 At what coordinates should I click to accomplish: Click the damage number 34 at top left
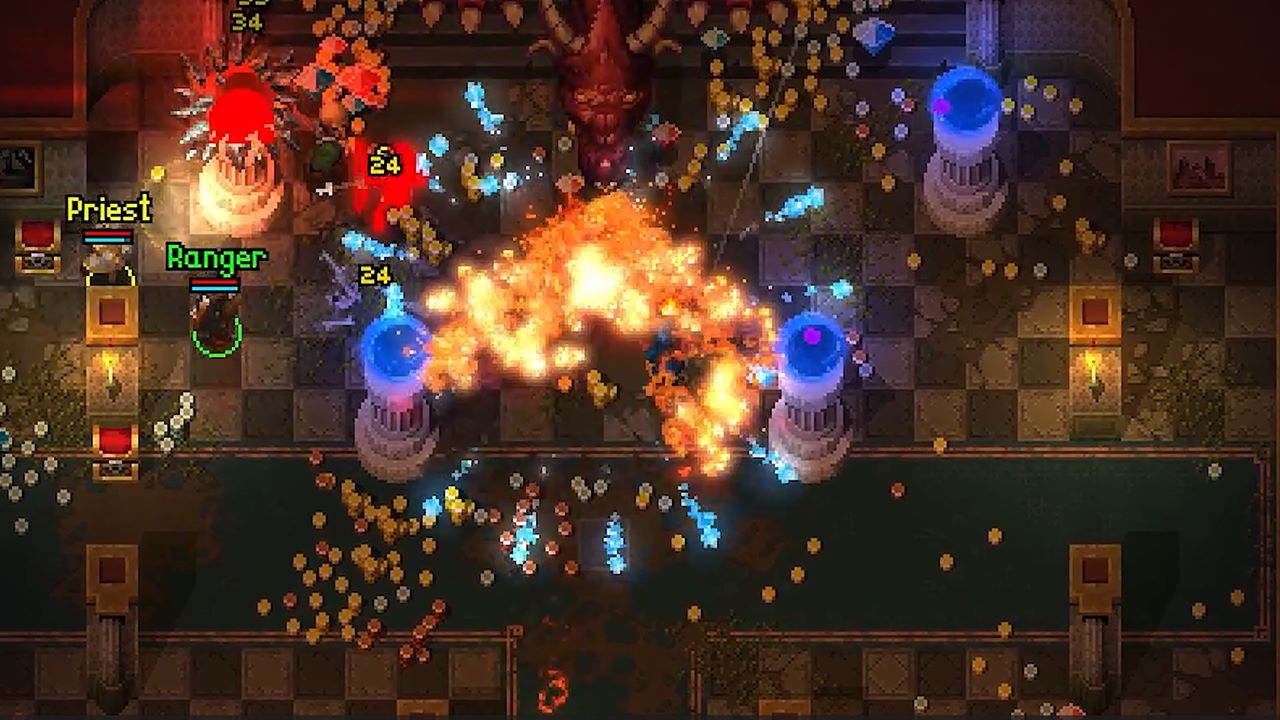point(247,22)
